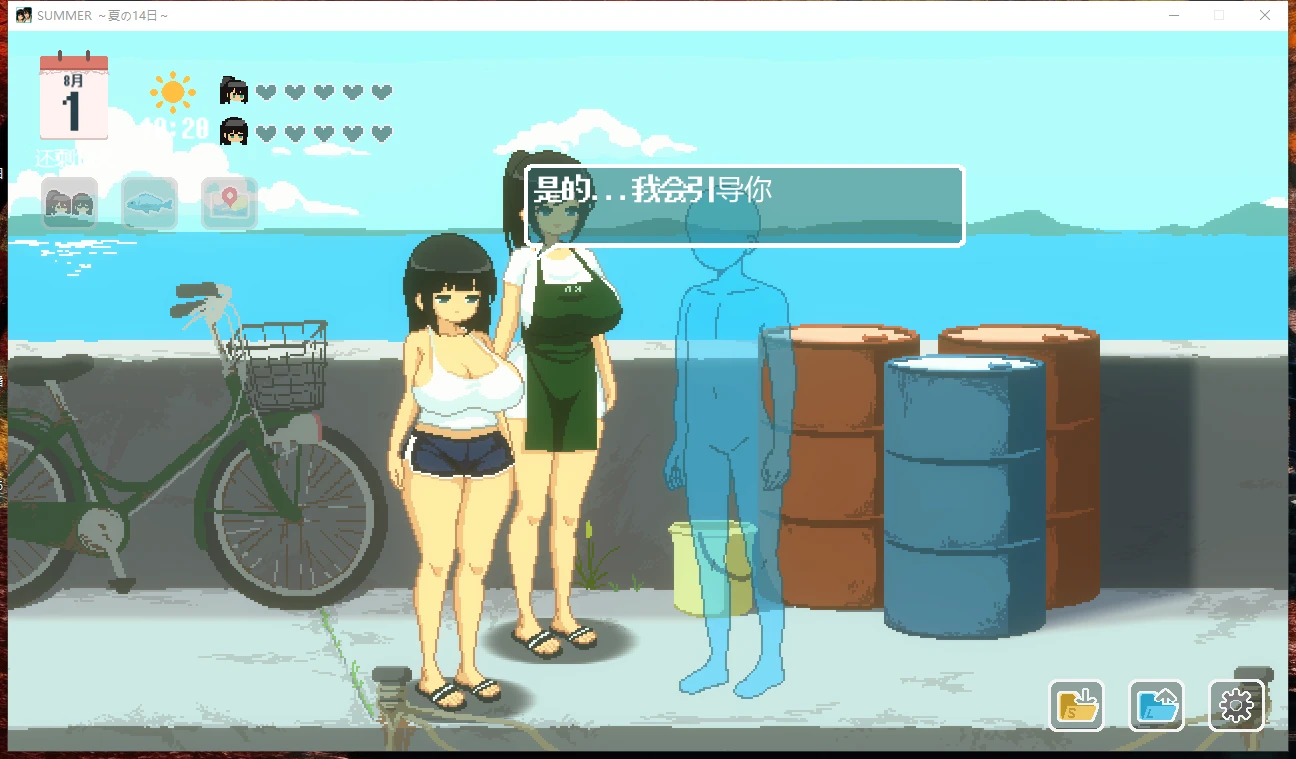1296x759 pixels.
Task: Click the yellow Save game folder icon
Action: [x=1076, y=704]
